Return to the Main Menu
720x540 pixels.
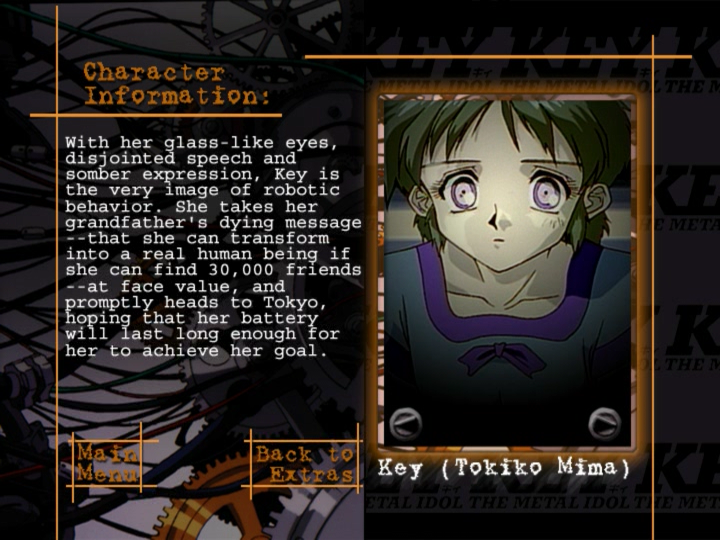coord(107,463)
